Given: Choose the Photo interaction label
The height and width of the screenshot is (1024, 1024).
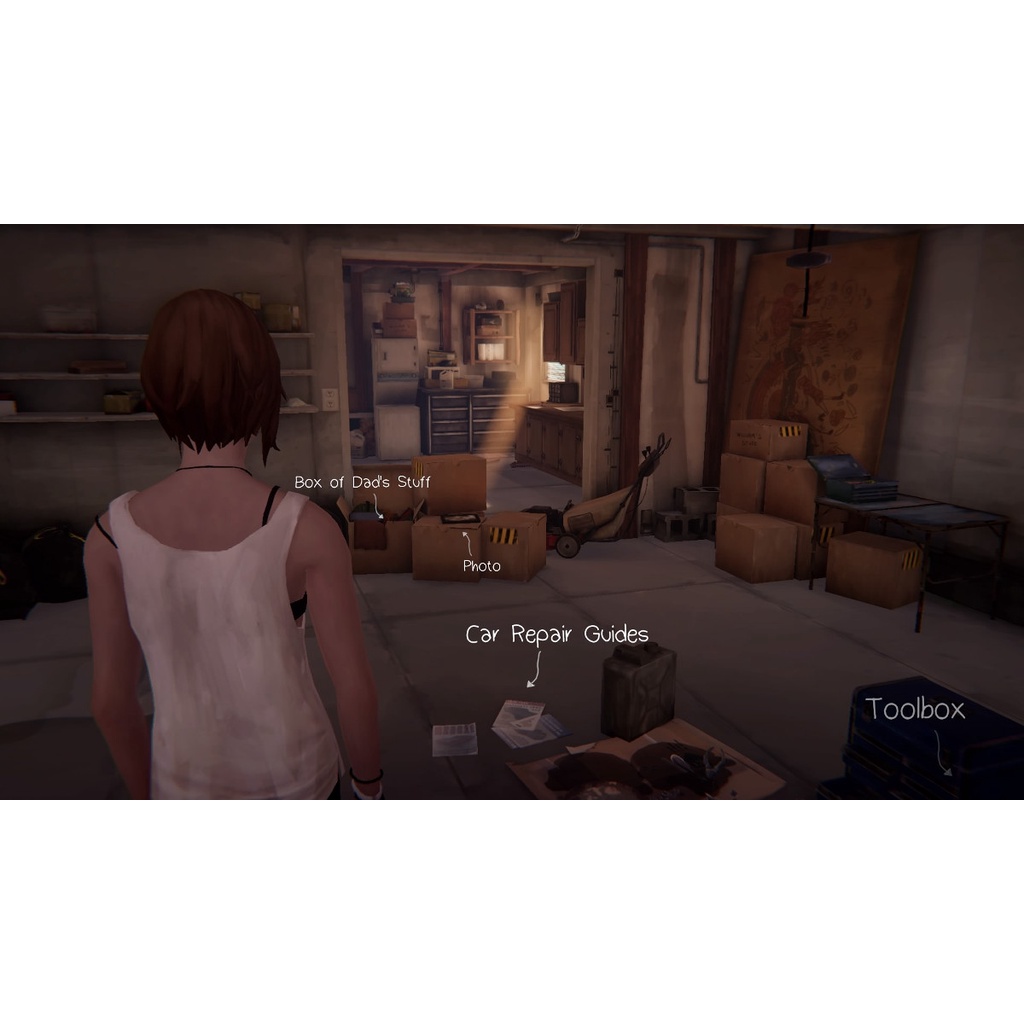Looking at the screenshot, I should (x=481, y=566).
